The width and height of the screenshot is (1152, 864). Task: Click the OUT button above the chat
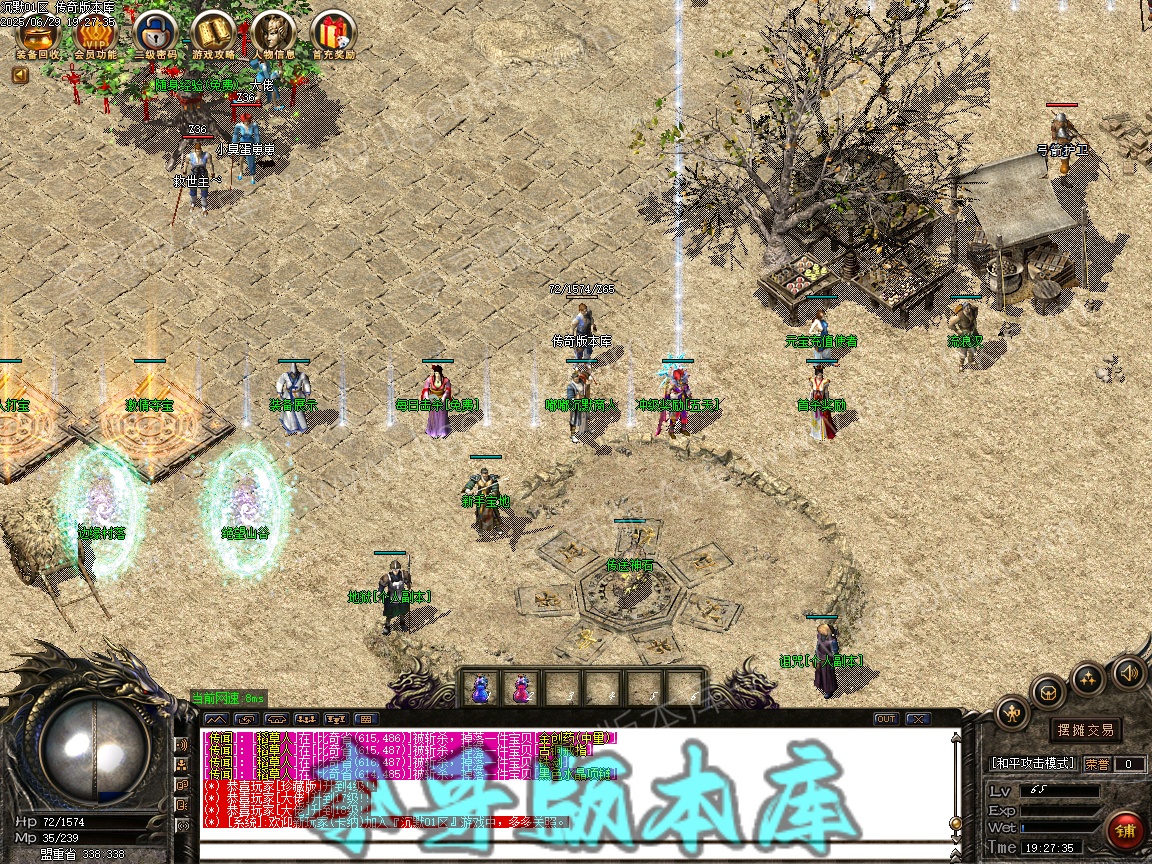pos(886,718)
